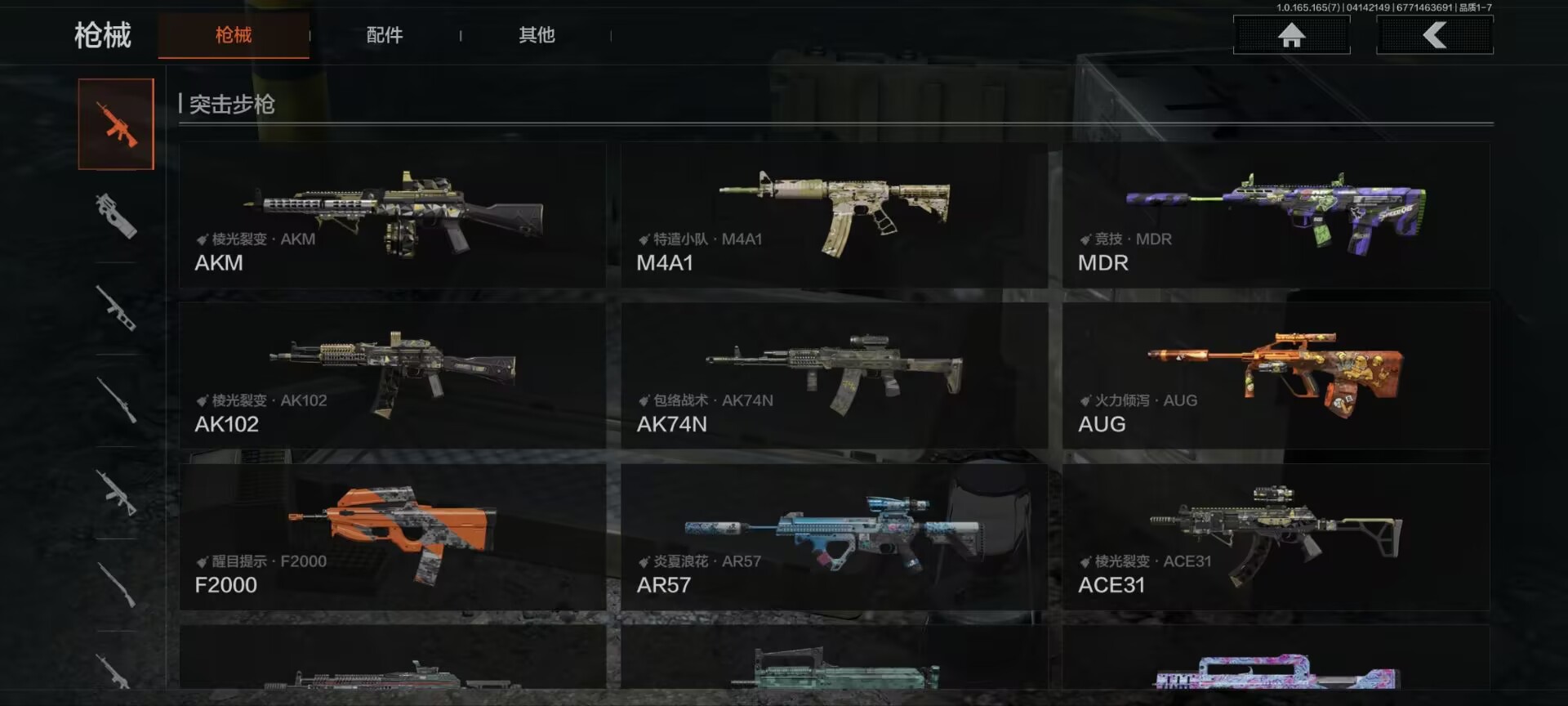Screen dimensions: 1568x706
Task: Choose the P90 submachine gun category icon
Action: pos(116,216)
